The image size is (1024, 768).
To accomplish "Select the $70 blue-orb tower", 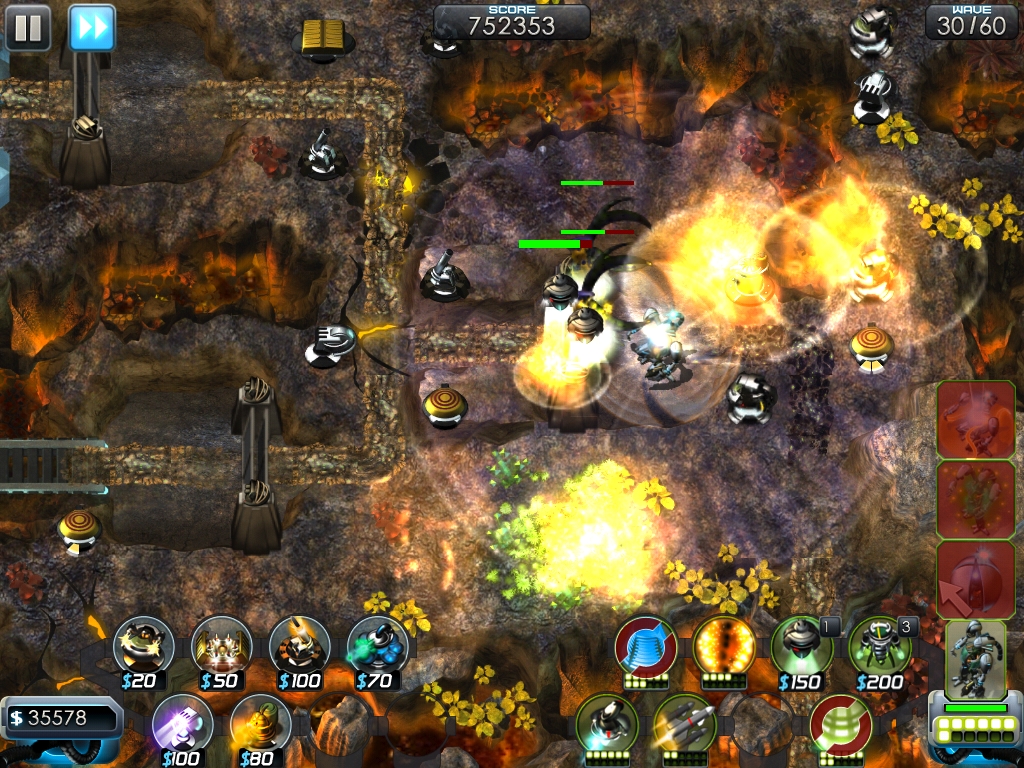I will tap(377, 646).
